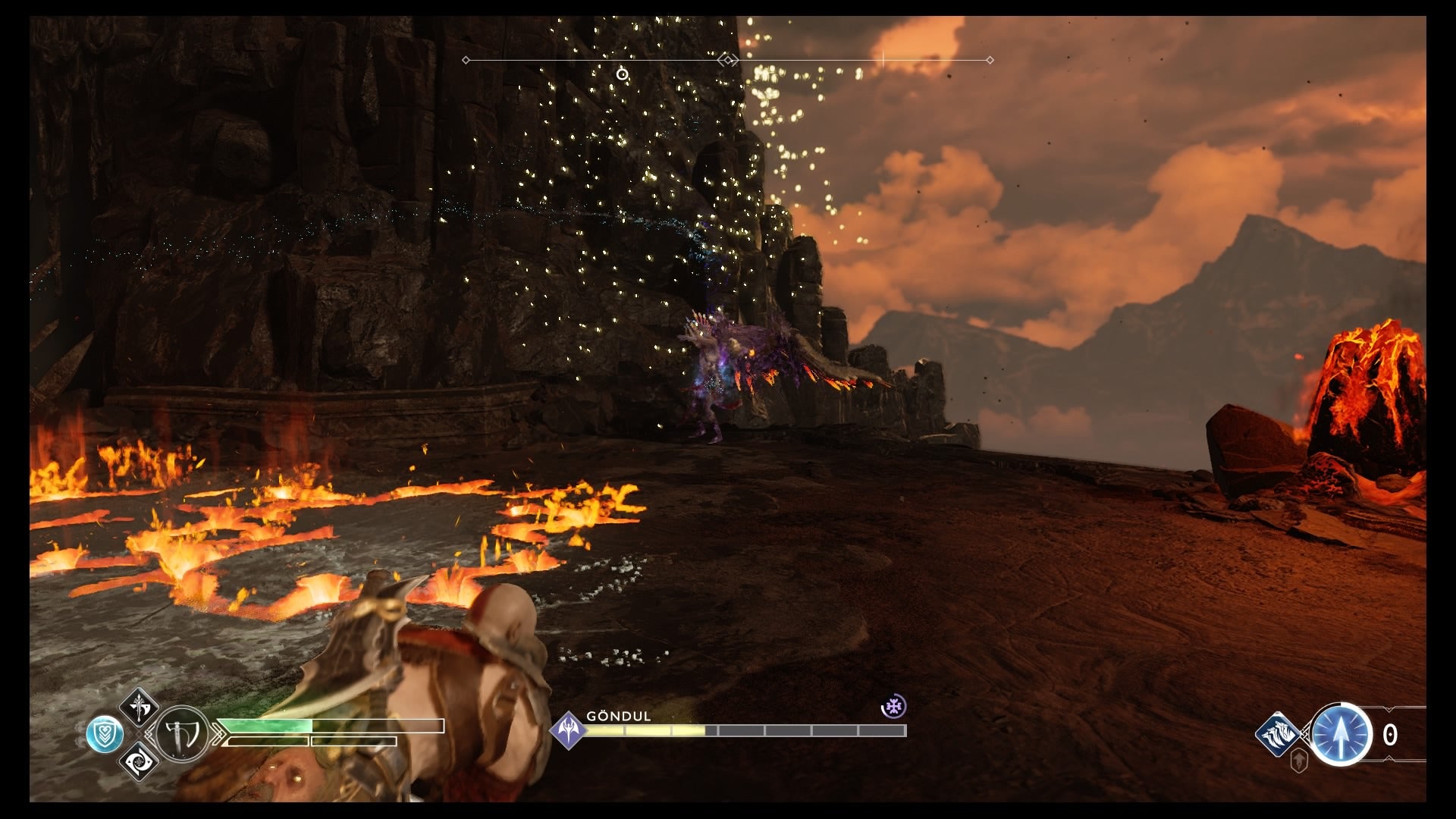
Task: Click the circular objective marker on the compass
Action: point(622,74)
